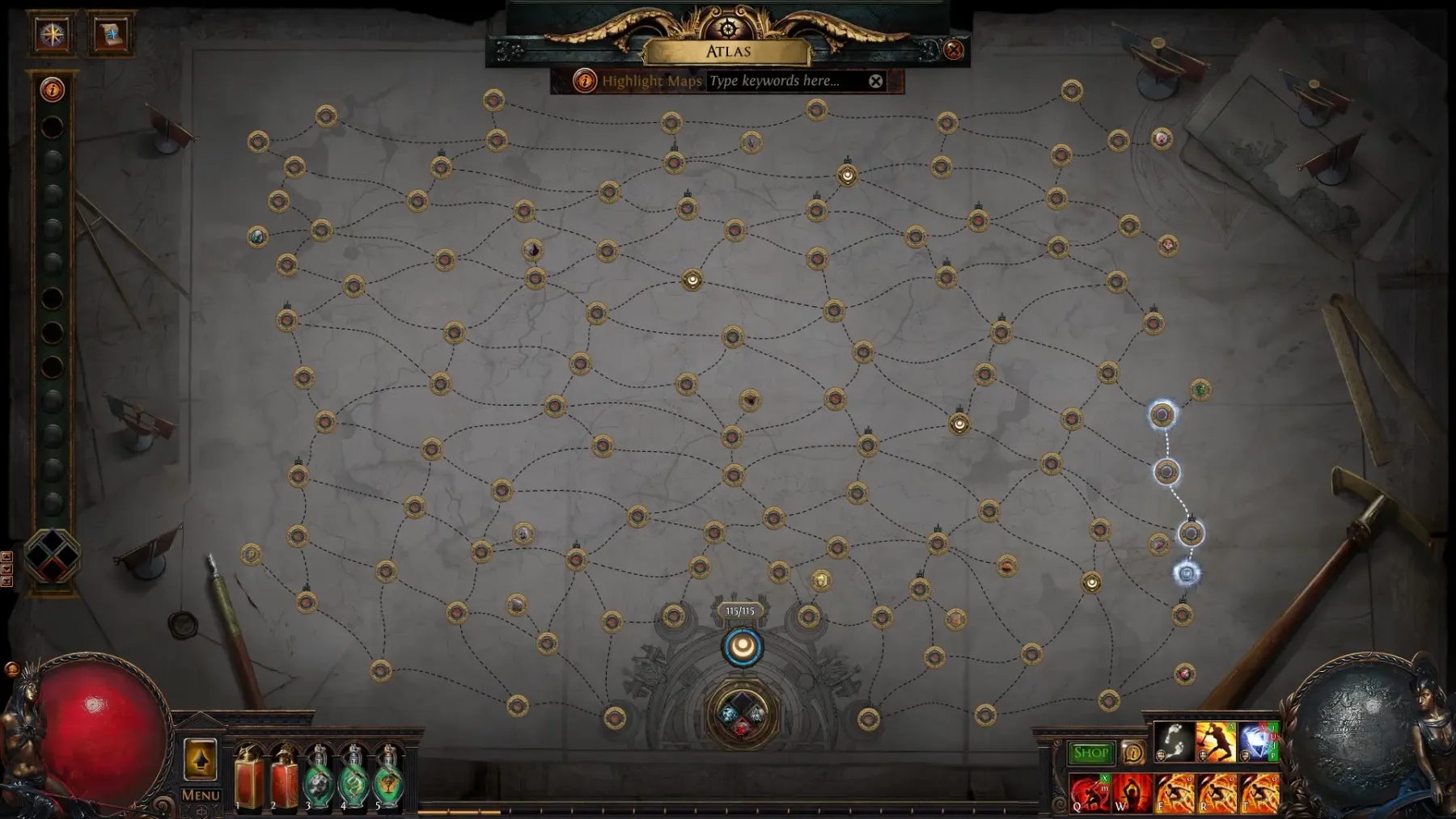Select the central atlas node labeled 115/115

pyautogui.click(x=742, y=647)
